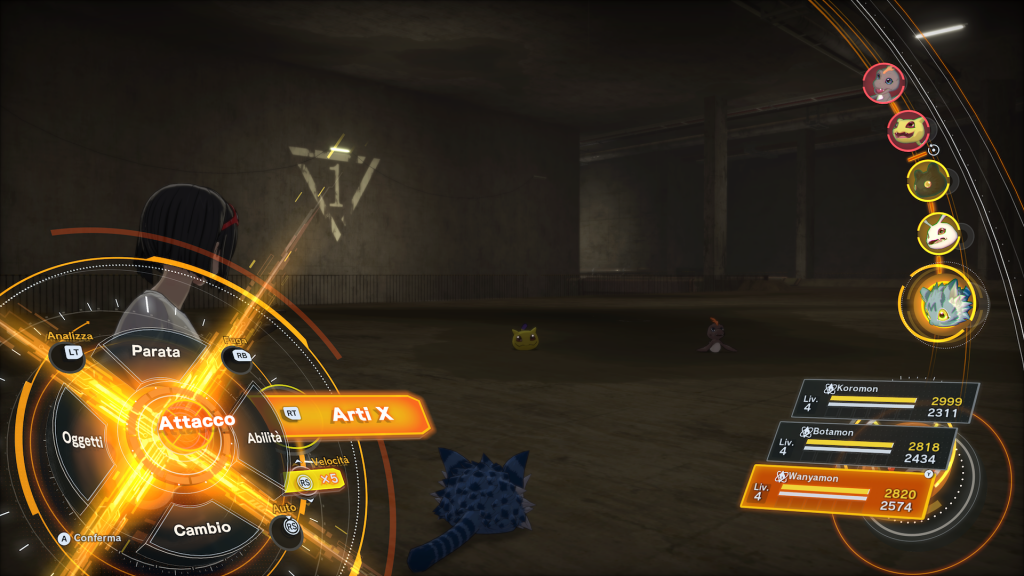Choose the Cambio swap command
1024x576 pixels.
tap(202, 527)
